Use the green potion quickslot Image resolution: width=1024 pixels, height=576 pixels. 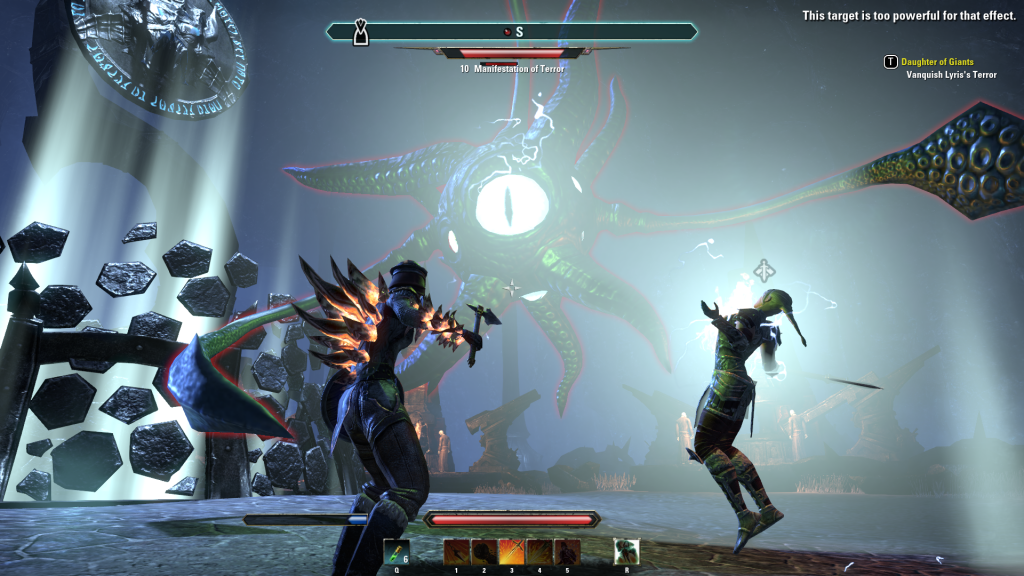point(396,551)
